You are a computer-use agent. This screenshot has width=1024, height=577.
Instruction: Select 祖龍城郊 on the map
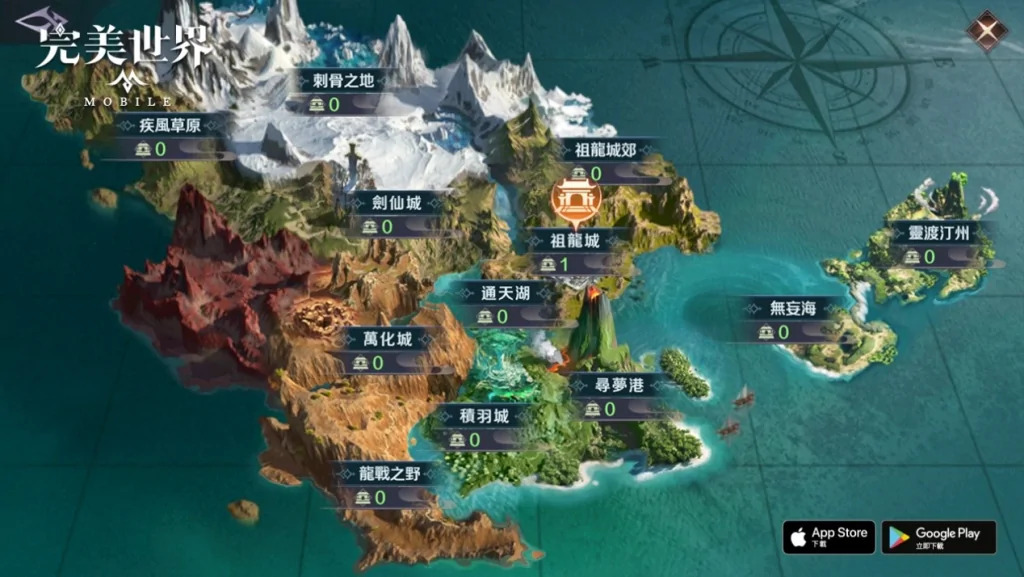click(605, 151)
